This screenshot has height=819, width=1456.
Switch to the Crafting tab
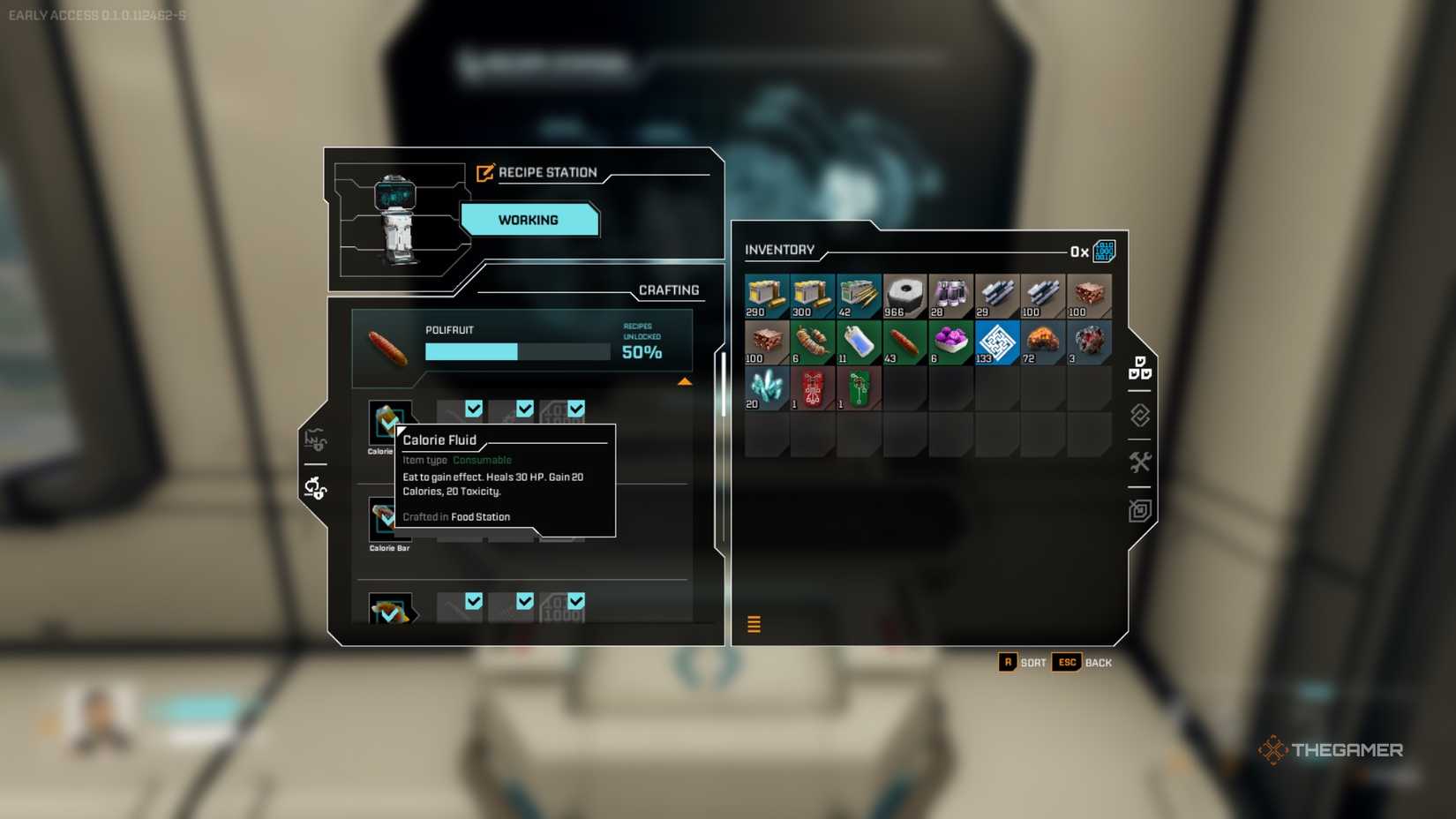[669, 289]
